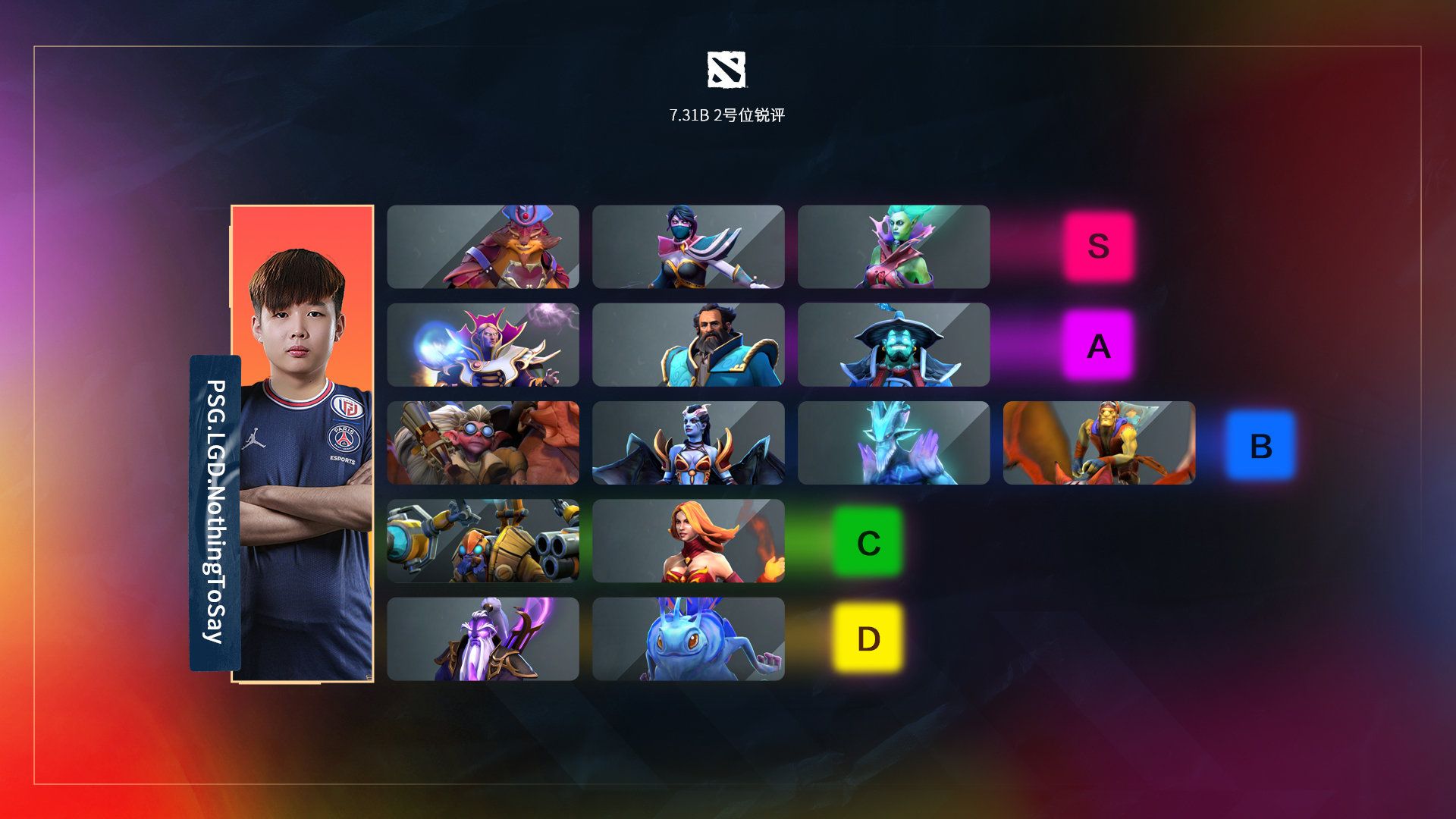Click the Leshrac hero tile
The height and width of the screenshot is (819, 1456).
point(893,443)
